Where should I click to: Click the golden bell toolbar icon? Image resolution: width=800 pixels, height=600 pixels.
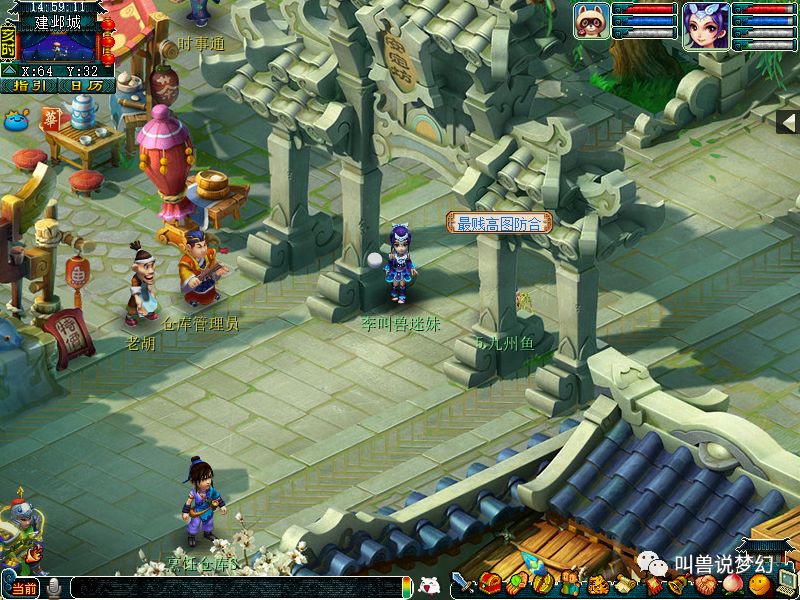tap(678, 583)
